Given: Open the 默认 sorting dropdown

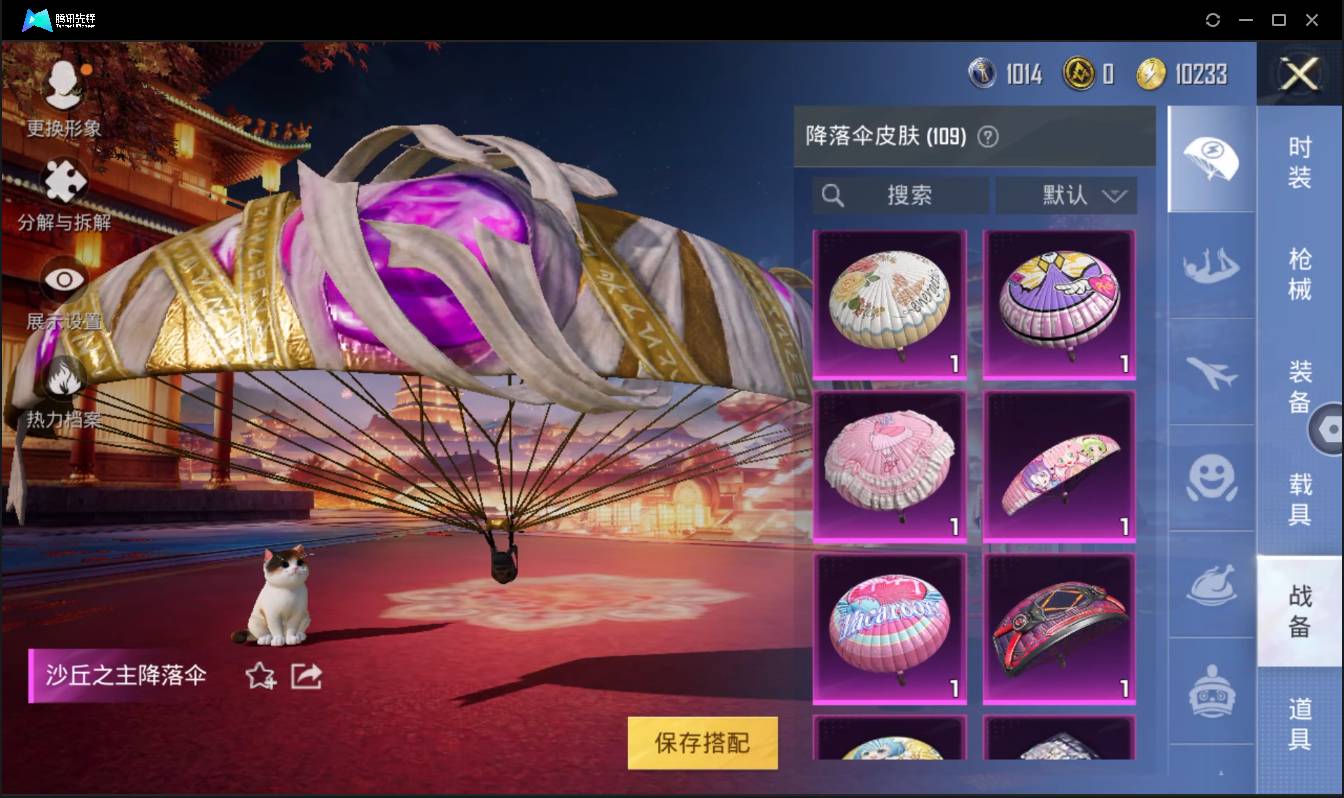Looking at the screenshot, I should (1066, 196).
